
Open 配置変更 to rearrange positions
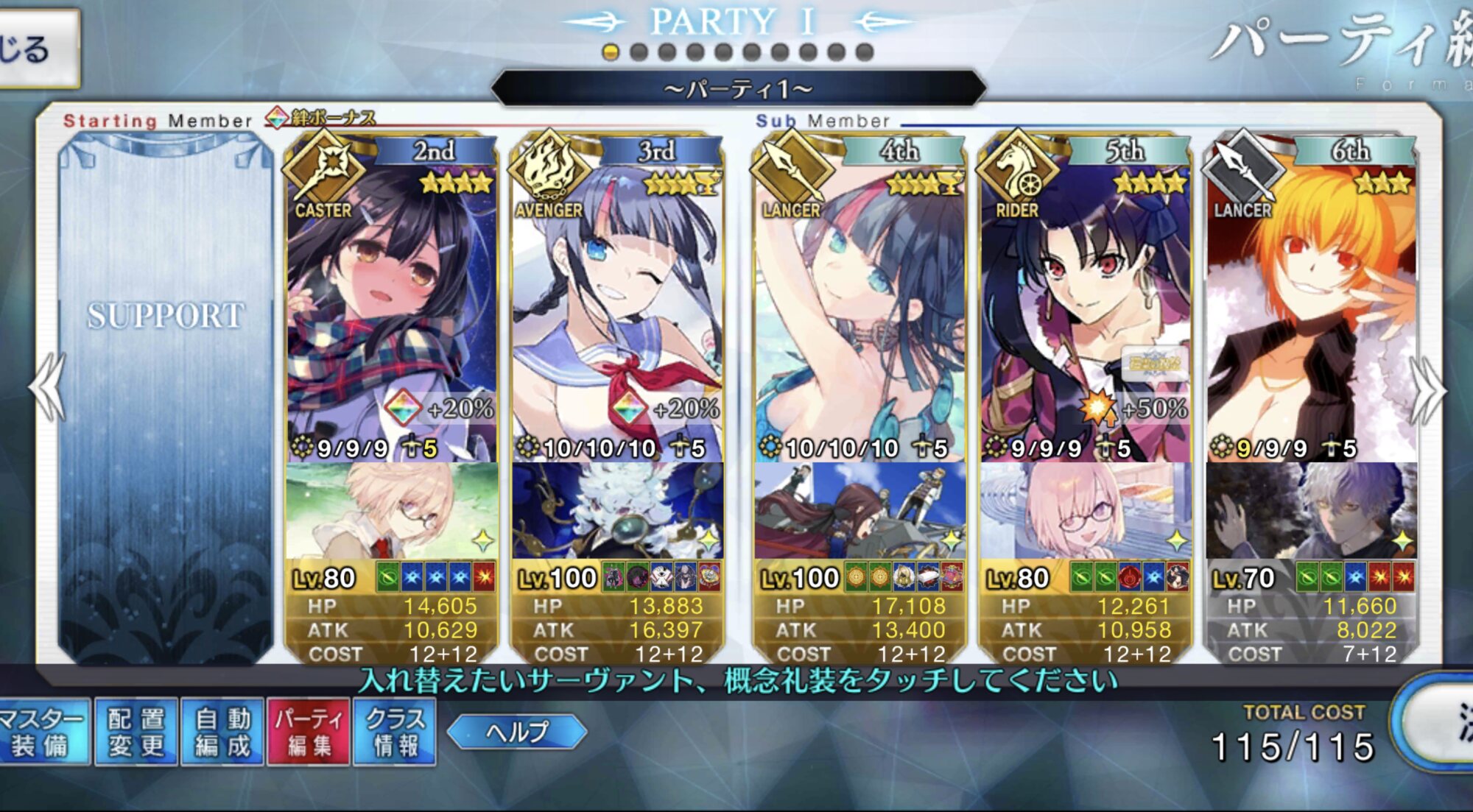[x=137, y=732]
